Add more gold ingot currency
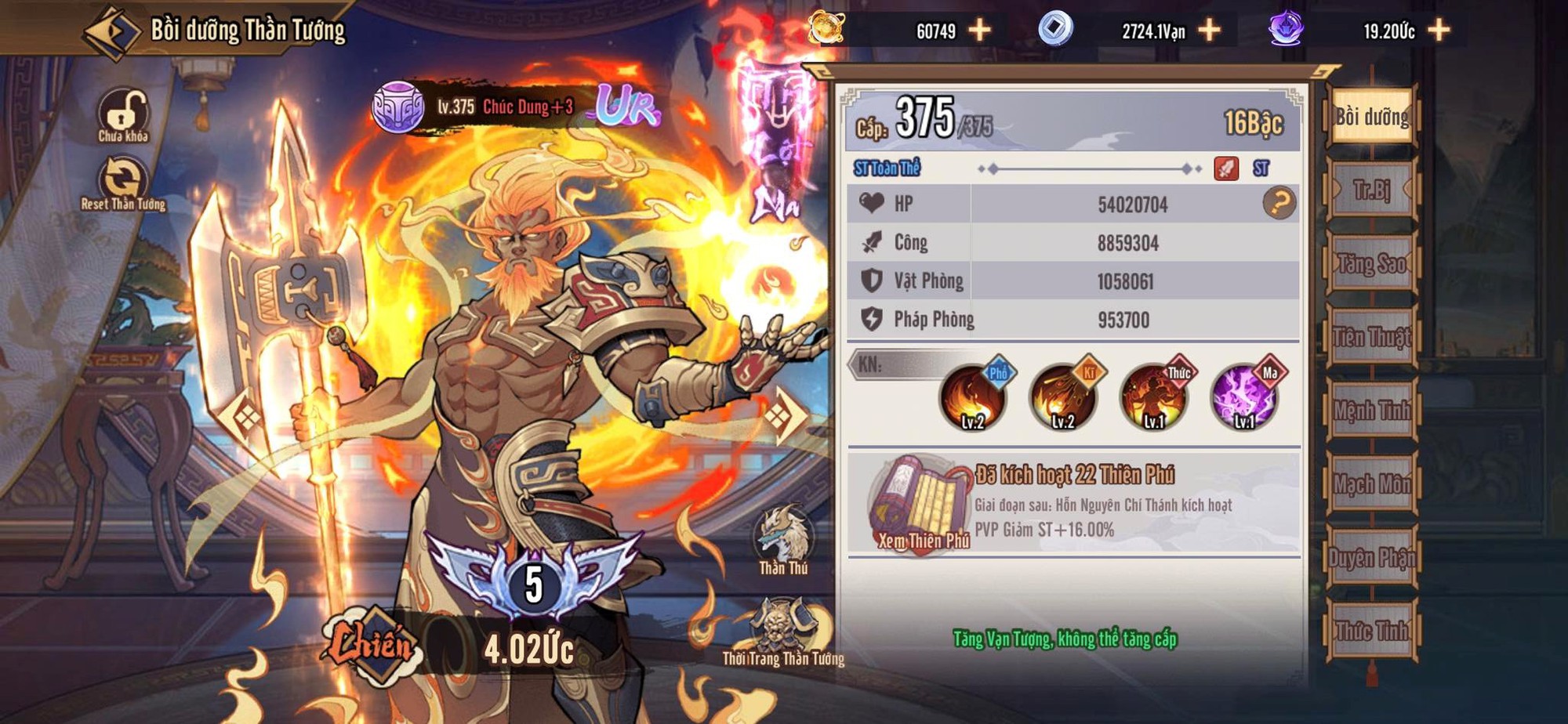Image resolution: width=1568 pixels, height=724 pixels. pos(980,31)
